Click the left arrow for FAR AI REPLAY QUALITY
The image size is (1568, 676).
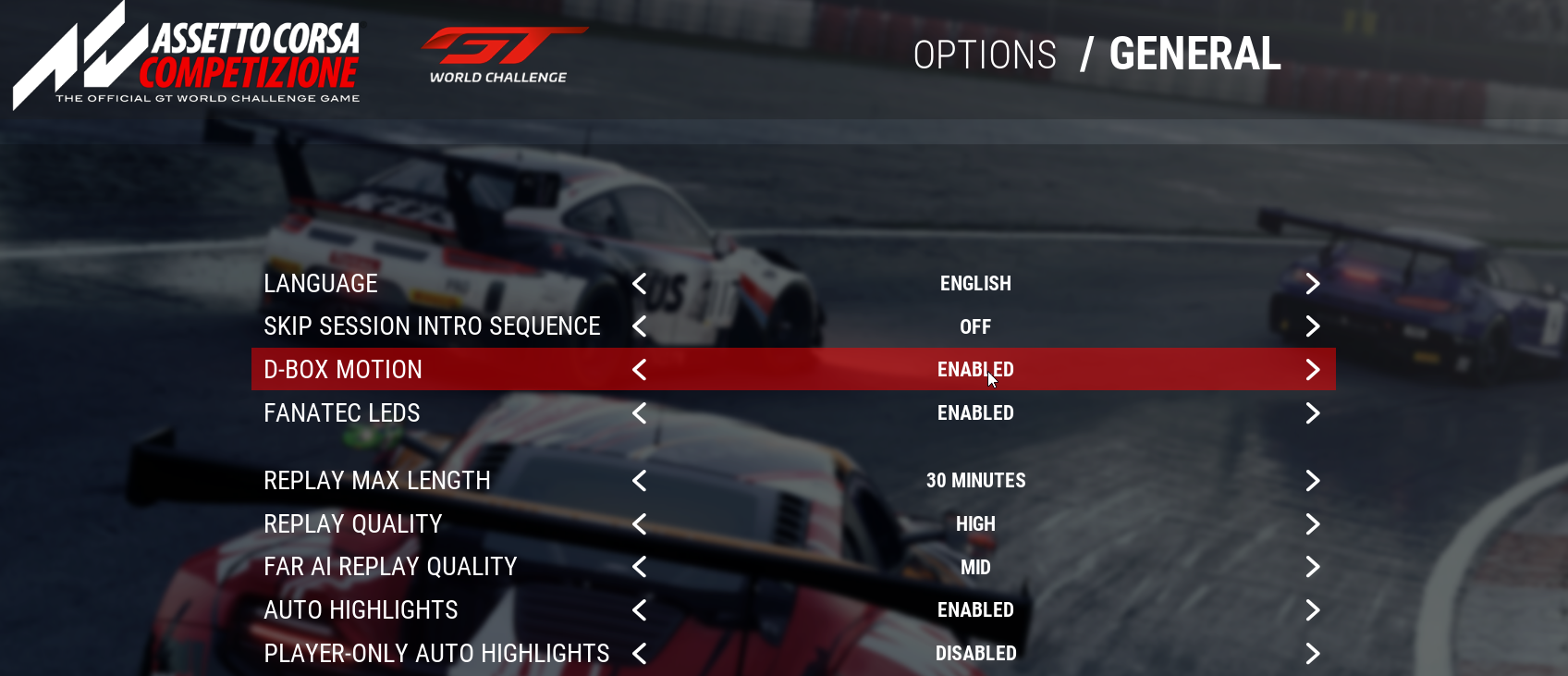point(638,567)
